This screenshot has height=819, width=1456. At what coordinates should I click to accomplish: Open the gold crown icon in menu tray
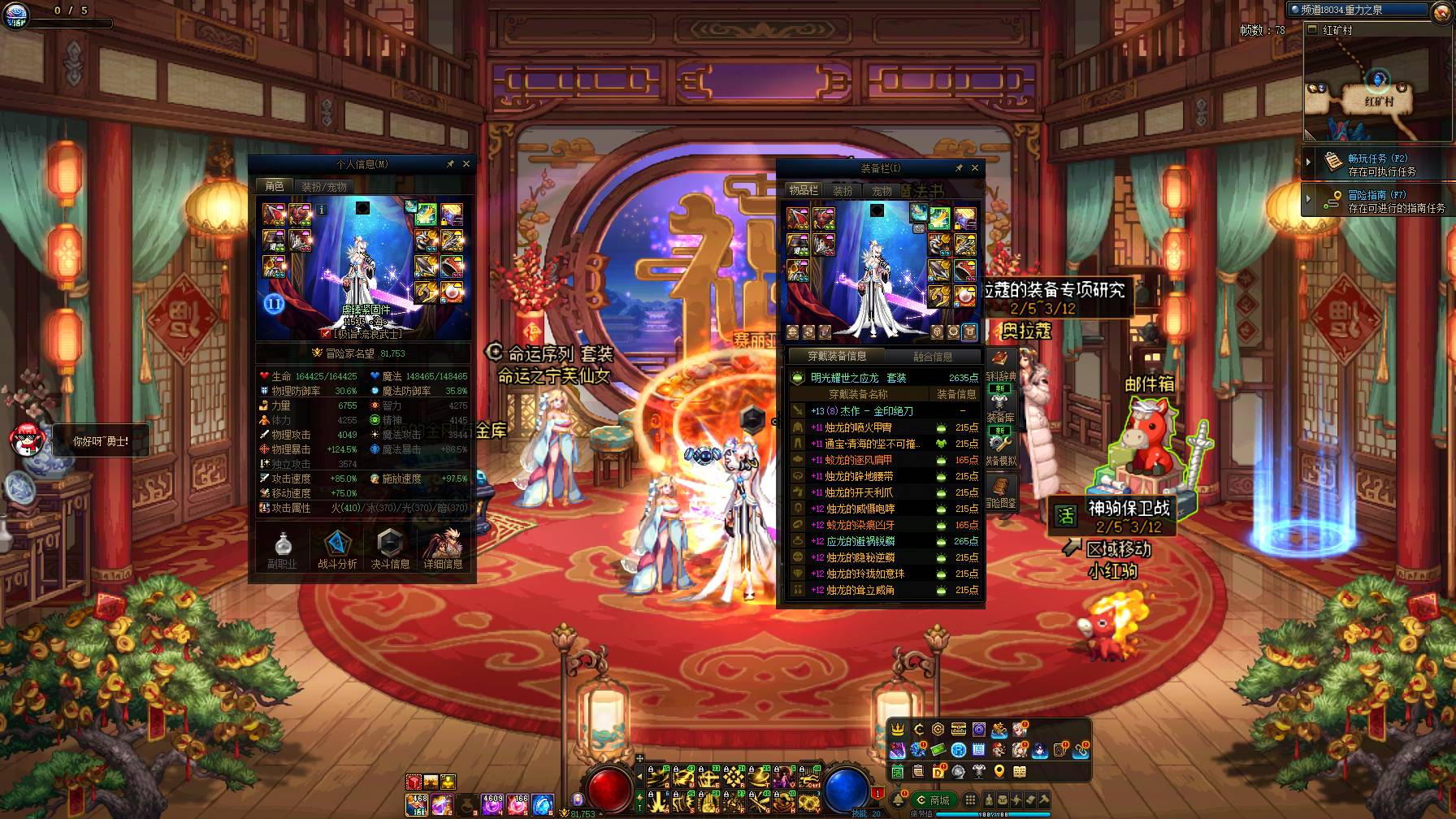[898, 730]
